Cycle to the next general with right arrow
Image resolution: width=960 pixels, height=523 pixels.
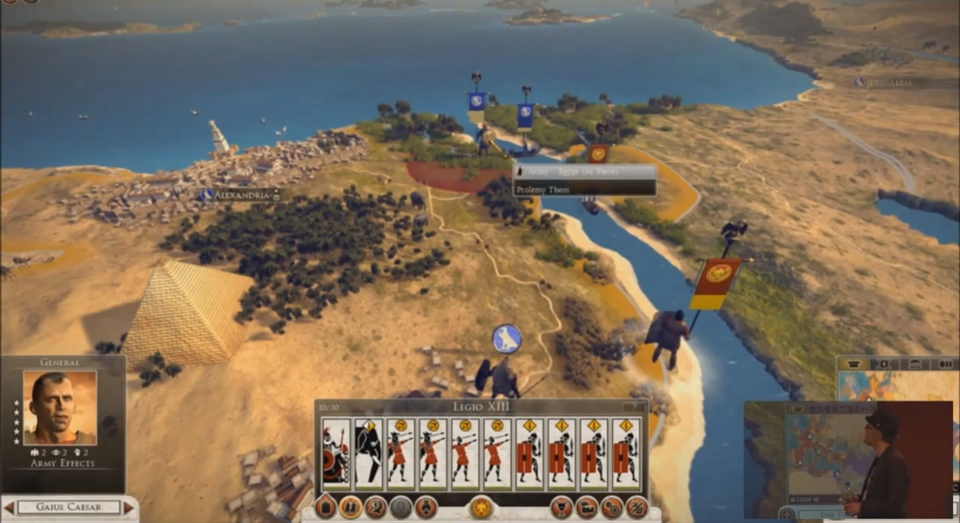(x=128, y=508)
